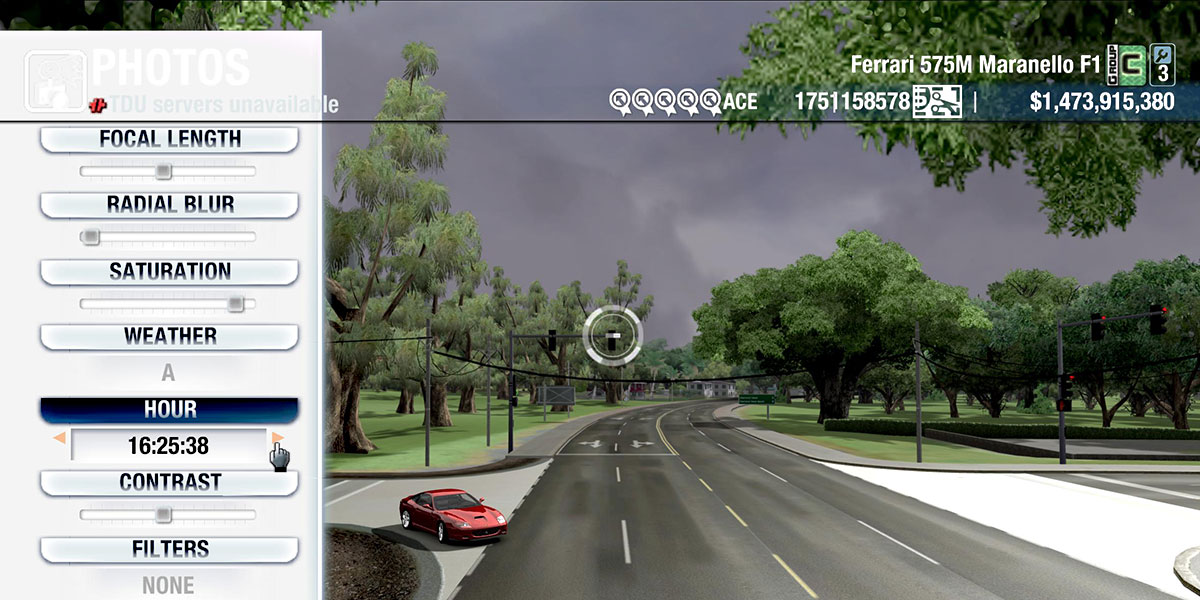
Task: Decrease the hour with left arrow
Action: point(60,438)
